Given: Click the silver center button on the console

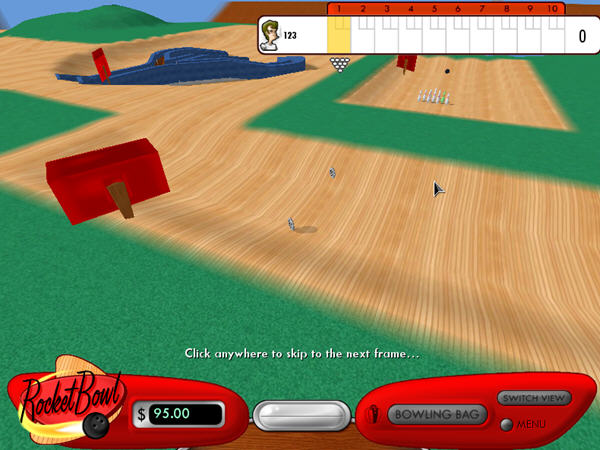Looking at the screenshot, I should click(300, 416).
